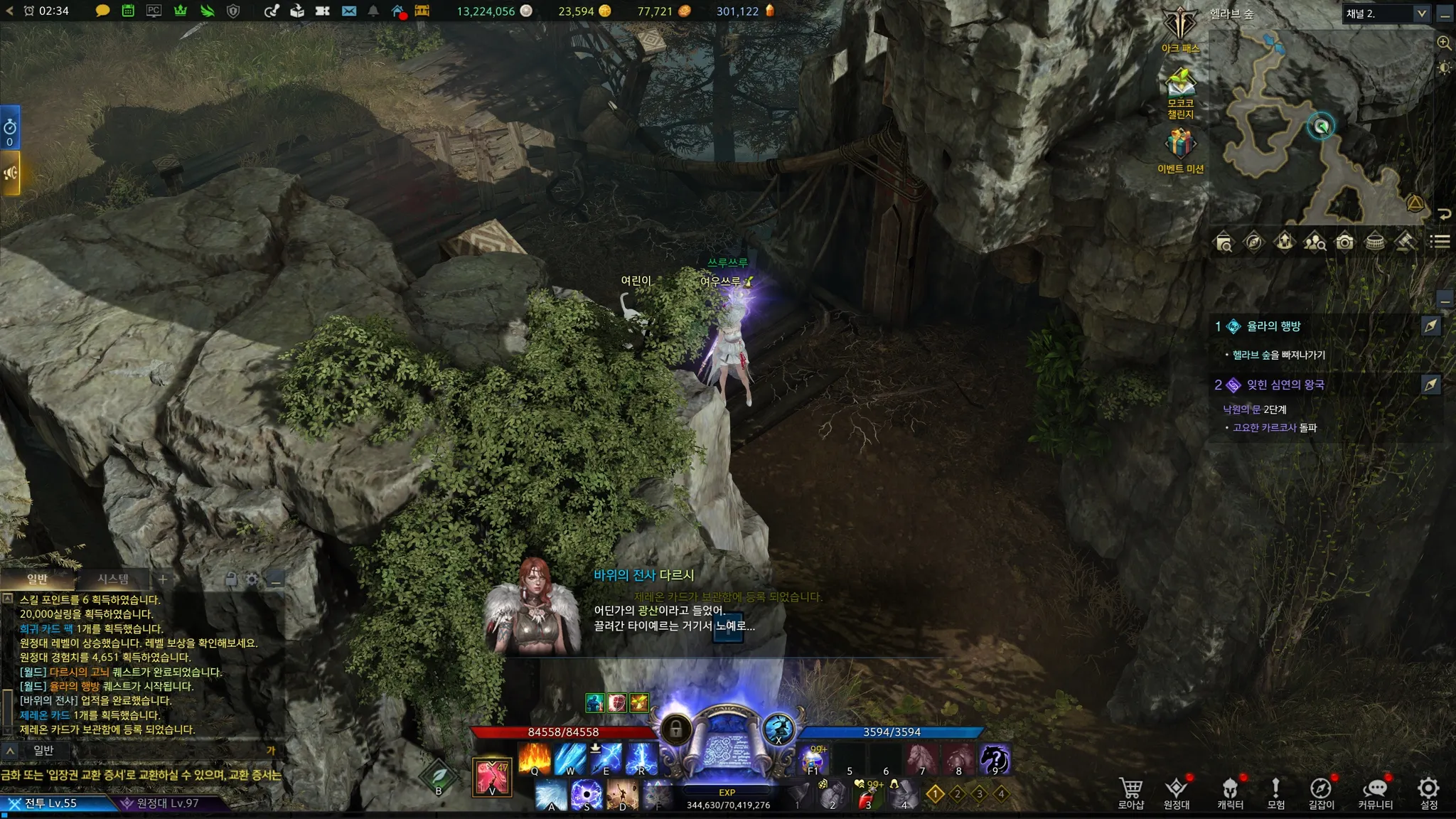Open the 커뮤니티 community menu
This screenshot has width=1456, height=819.
tap(1375, 791)
